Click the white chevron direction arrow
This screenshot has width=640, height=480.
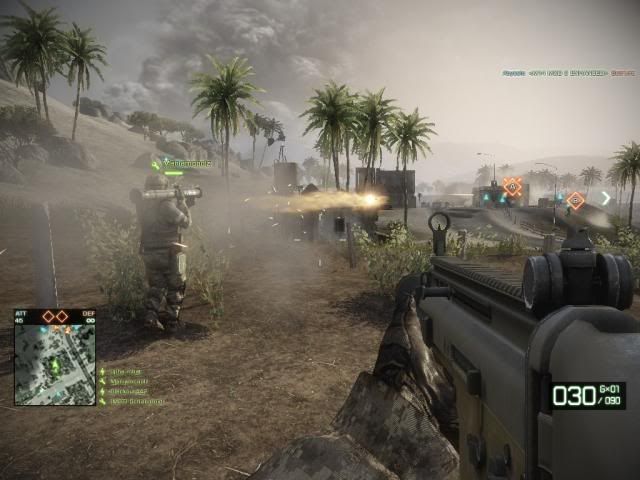point(605,198)
